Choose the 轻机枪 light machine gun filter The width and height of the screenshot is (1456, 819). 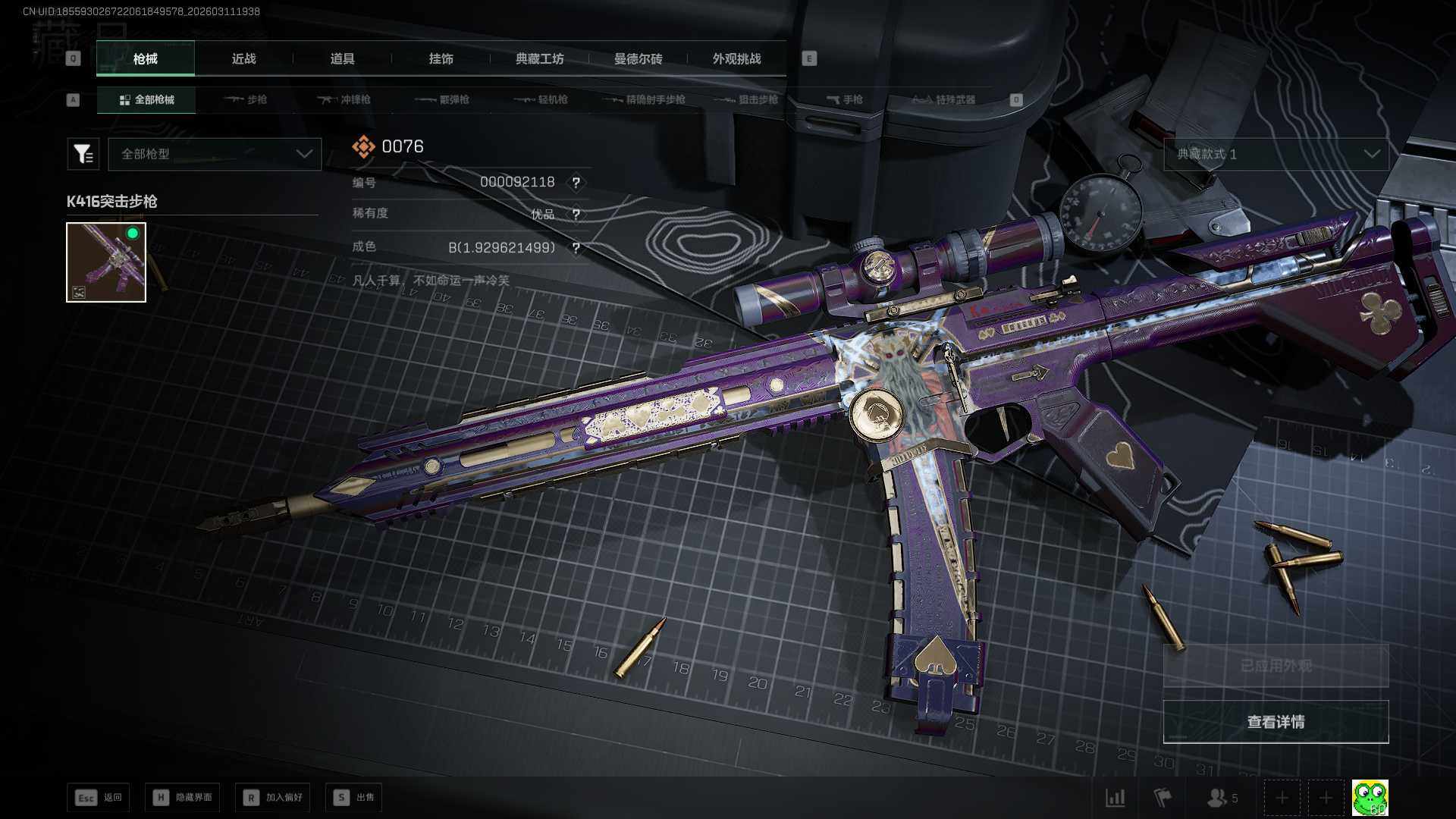click(x=541, y=100)
